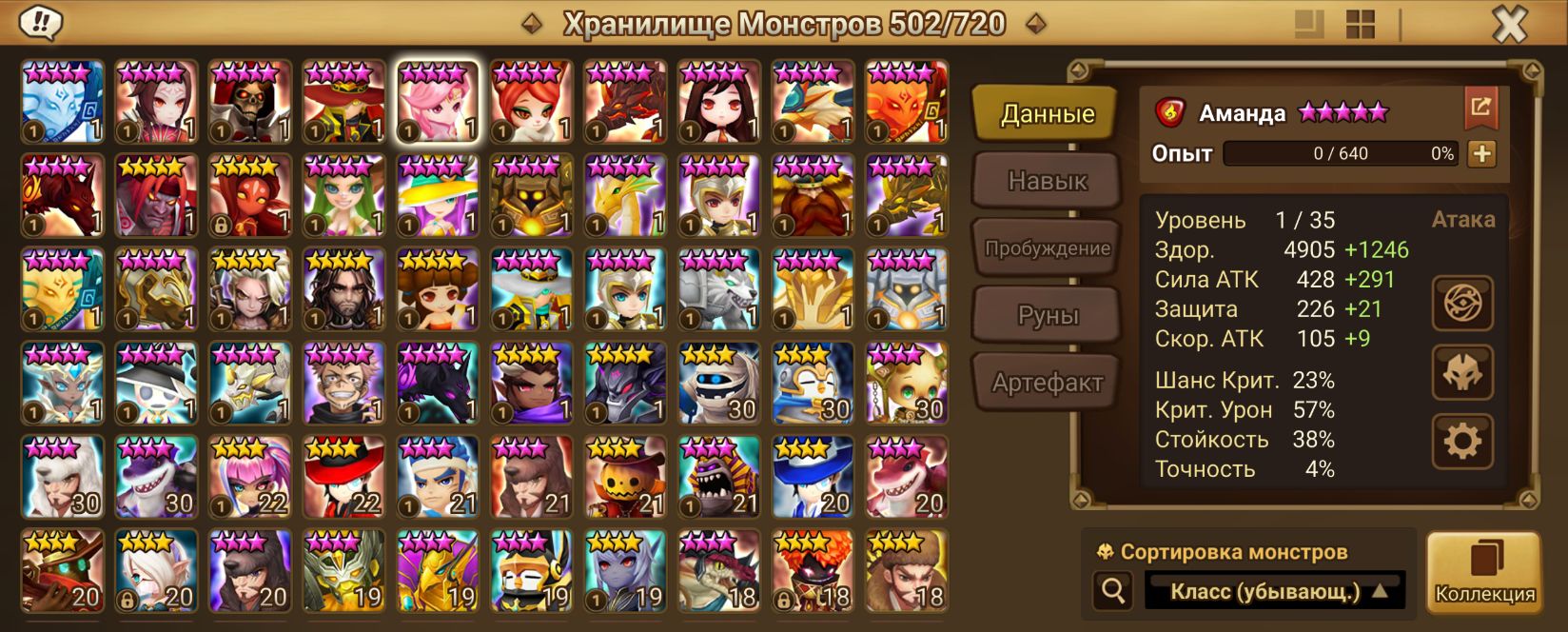
Task: Close the monster storage window
Action: (x=1509, y=25)
